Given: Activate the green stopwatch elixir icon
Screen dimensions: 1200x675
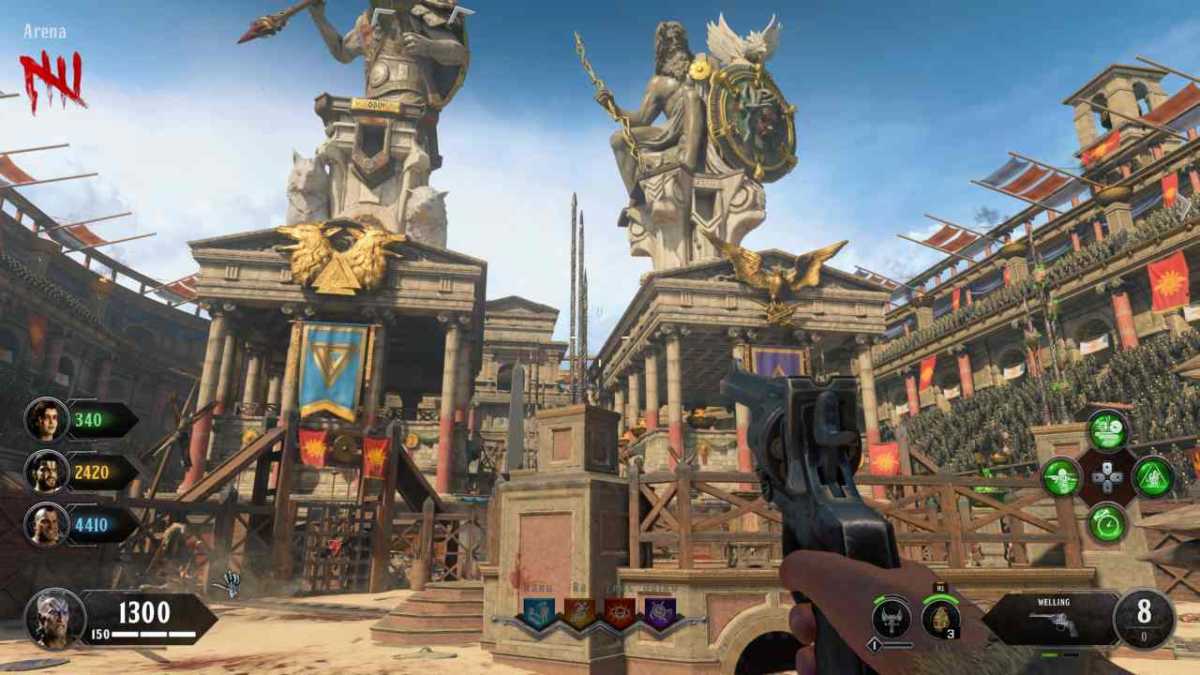Looking at the screenshot, I should coord(1107,523).
